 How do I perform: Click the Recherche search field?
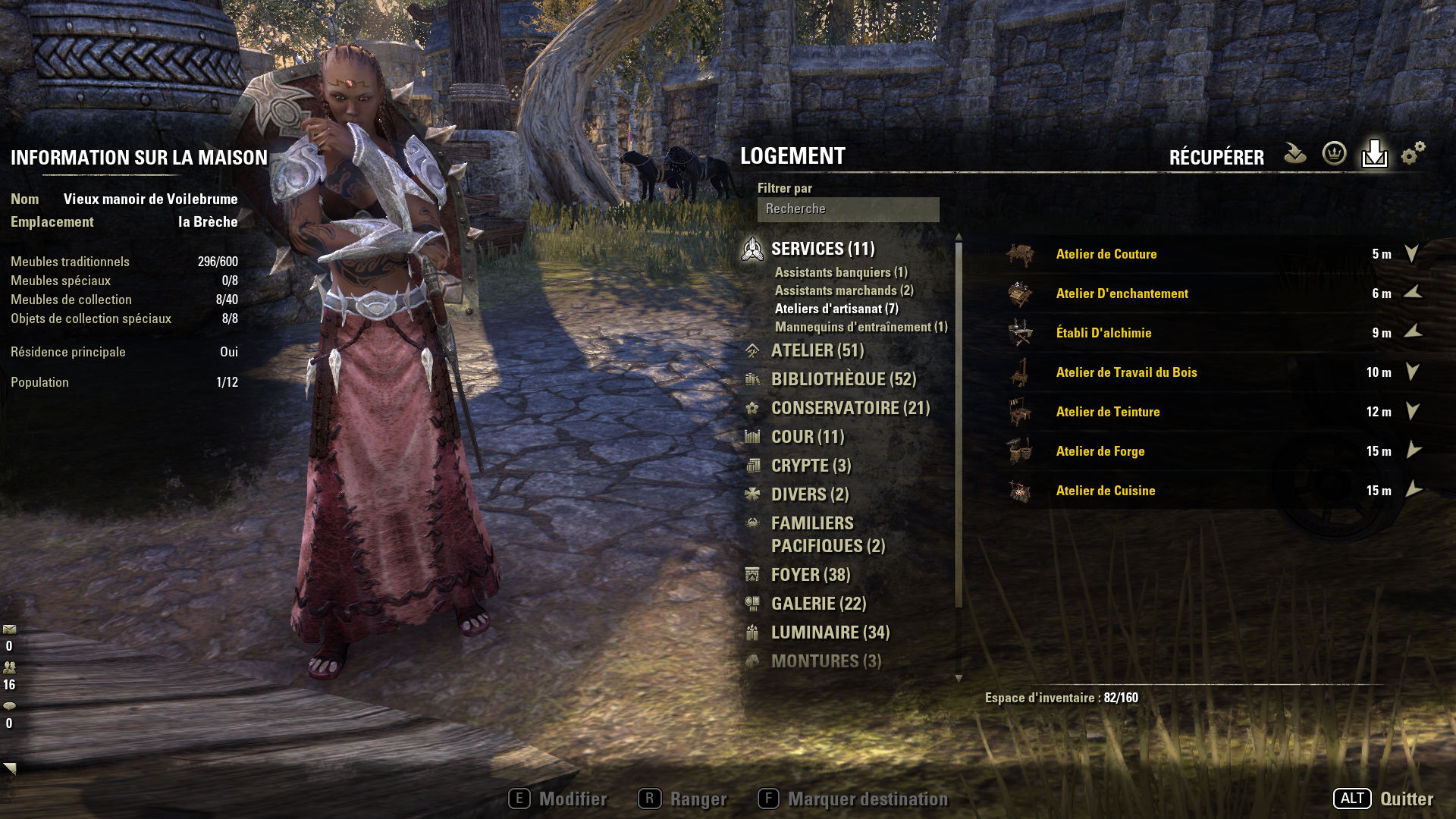click(x=848, y=209)
